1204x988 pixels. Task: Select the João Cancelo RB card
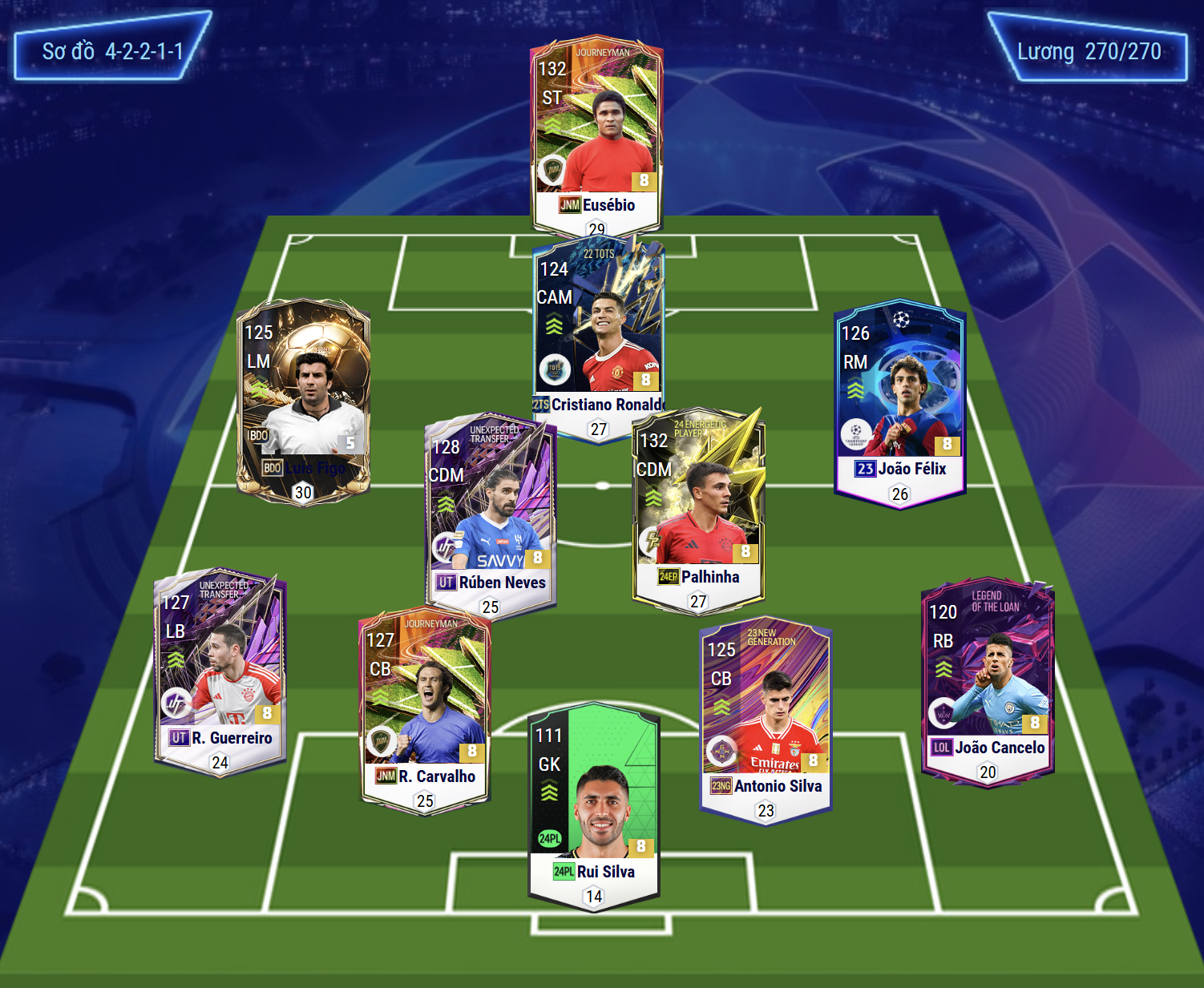pyautogui.click(x=988, y=679)
